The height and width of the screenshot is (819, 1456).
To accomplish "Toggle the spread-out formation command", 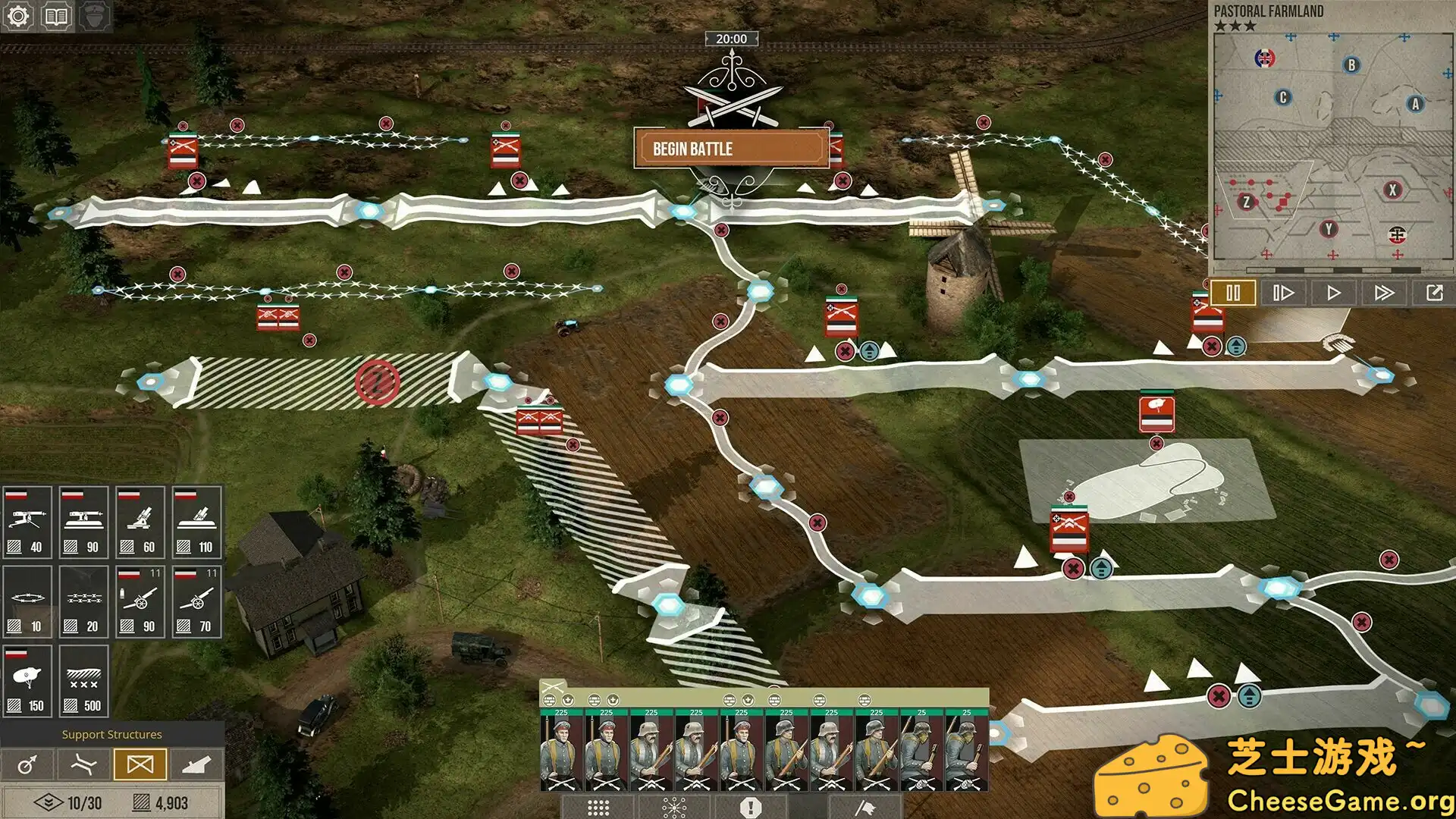I will [x=674, y=808].
